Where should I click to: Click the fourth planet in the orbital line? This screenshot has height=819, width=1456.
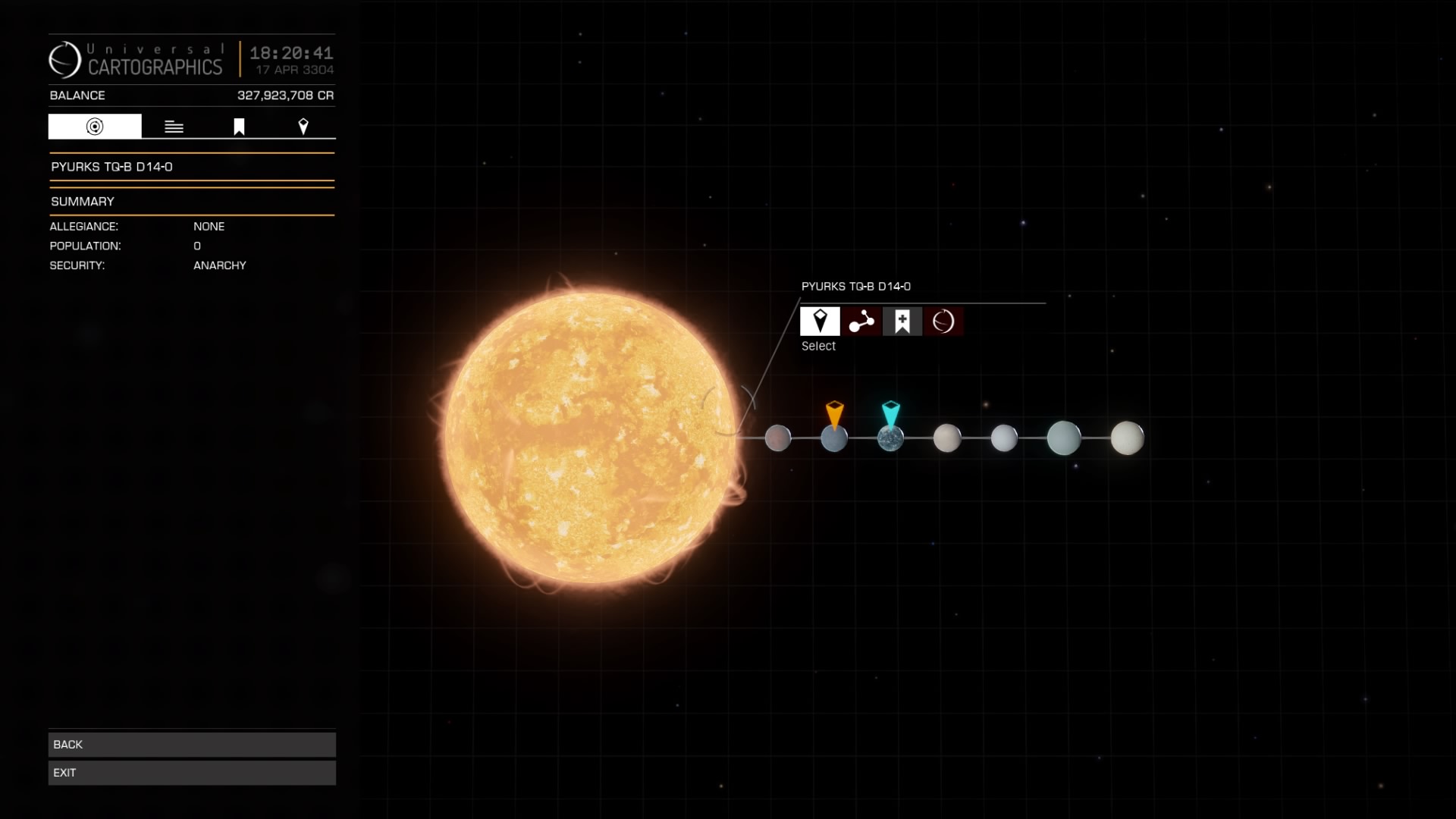947,438
